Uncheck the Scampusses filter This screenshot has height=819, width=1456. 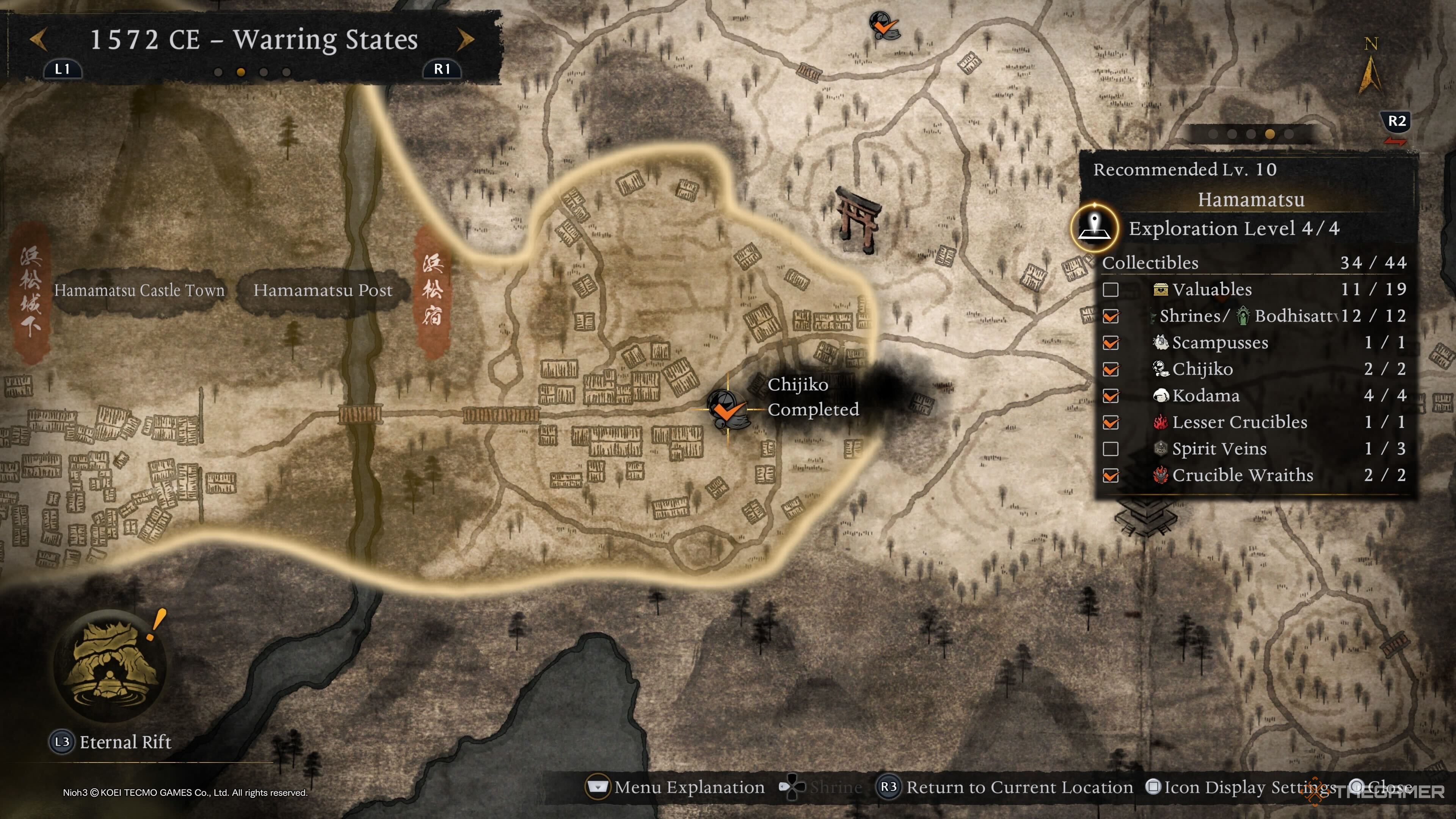(x=1111, y=343)
